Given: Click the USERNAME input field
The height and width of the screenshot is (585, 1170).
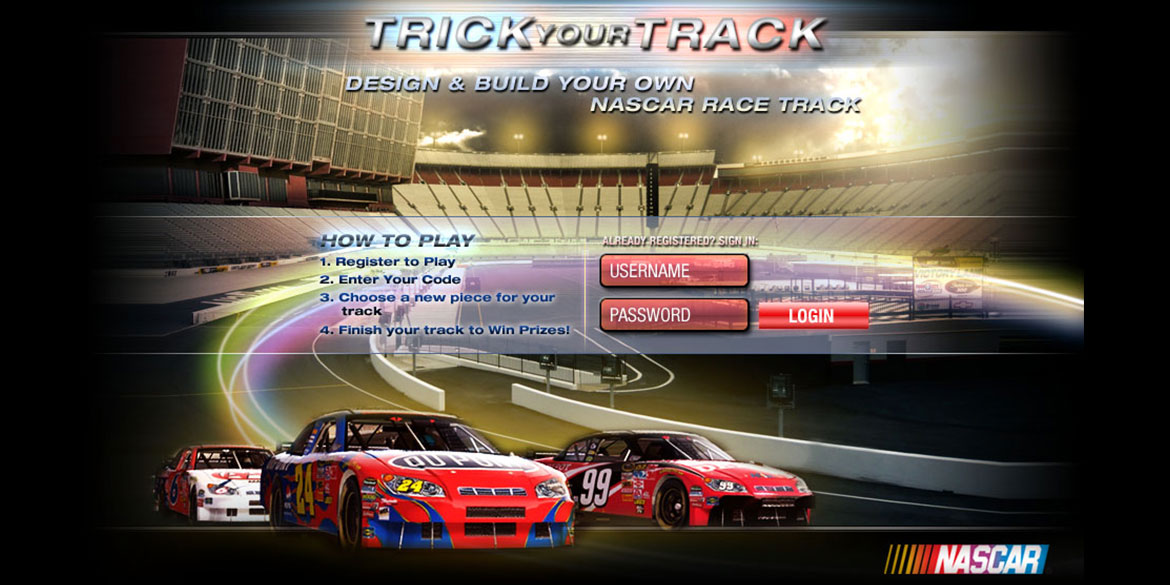Looking at the screenshot, I should pyautogui.click(x=674, y=271).
